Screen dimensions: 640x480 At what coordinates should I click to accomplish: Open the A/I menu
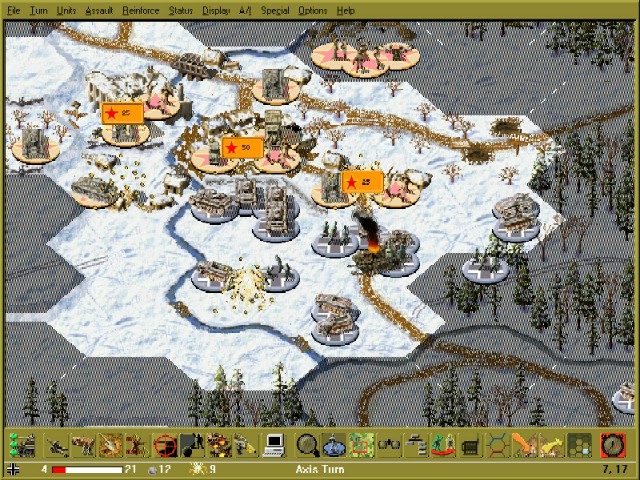[x=245, y=10]
